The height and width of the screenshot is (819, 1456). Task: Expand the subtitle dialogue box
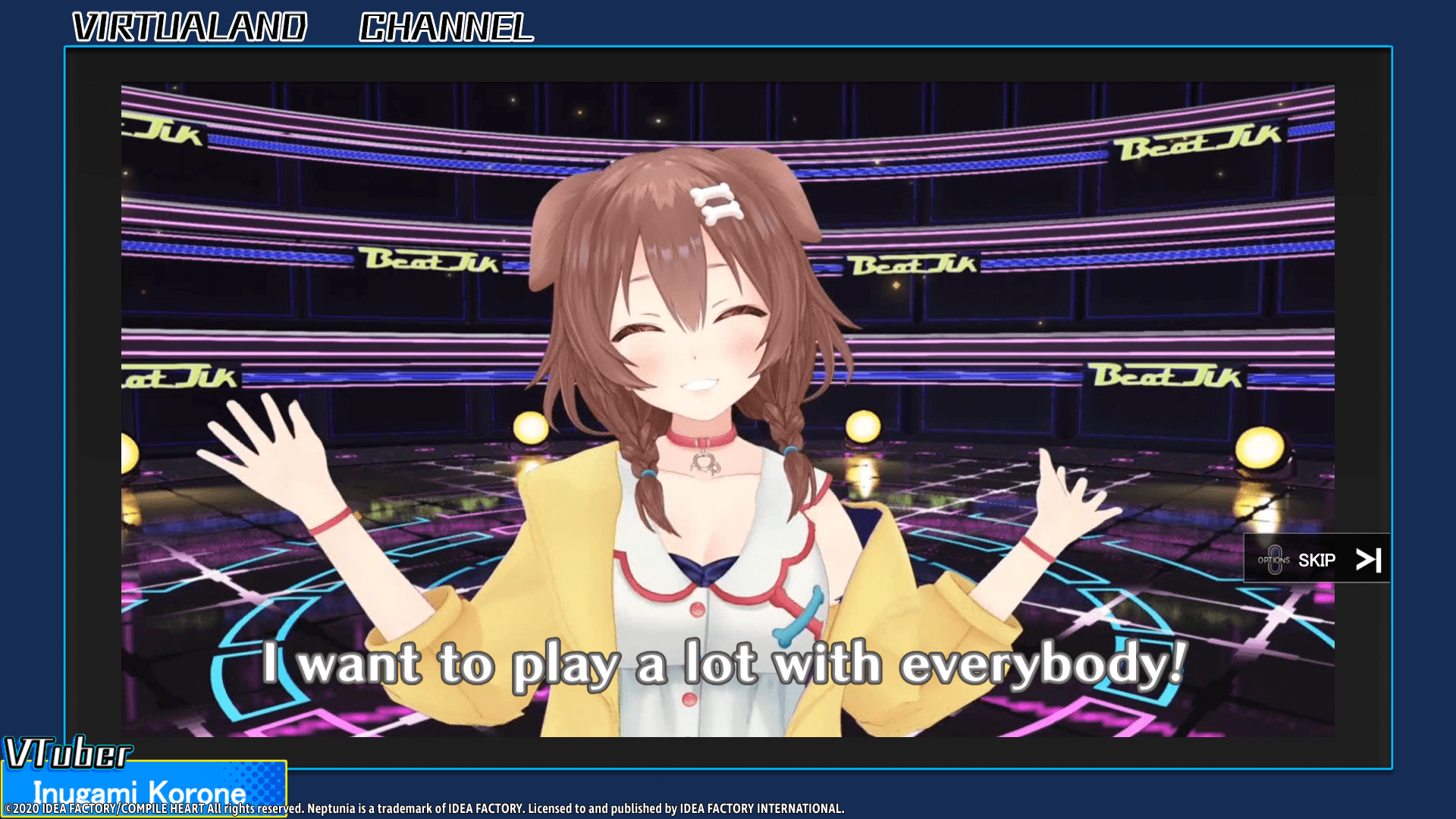(720, 662)
